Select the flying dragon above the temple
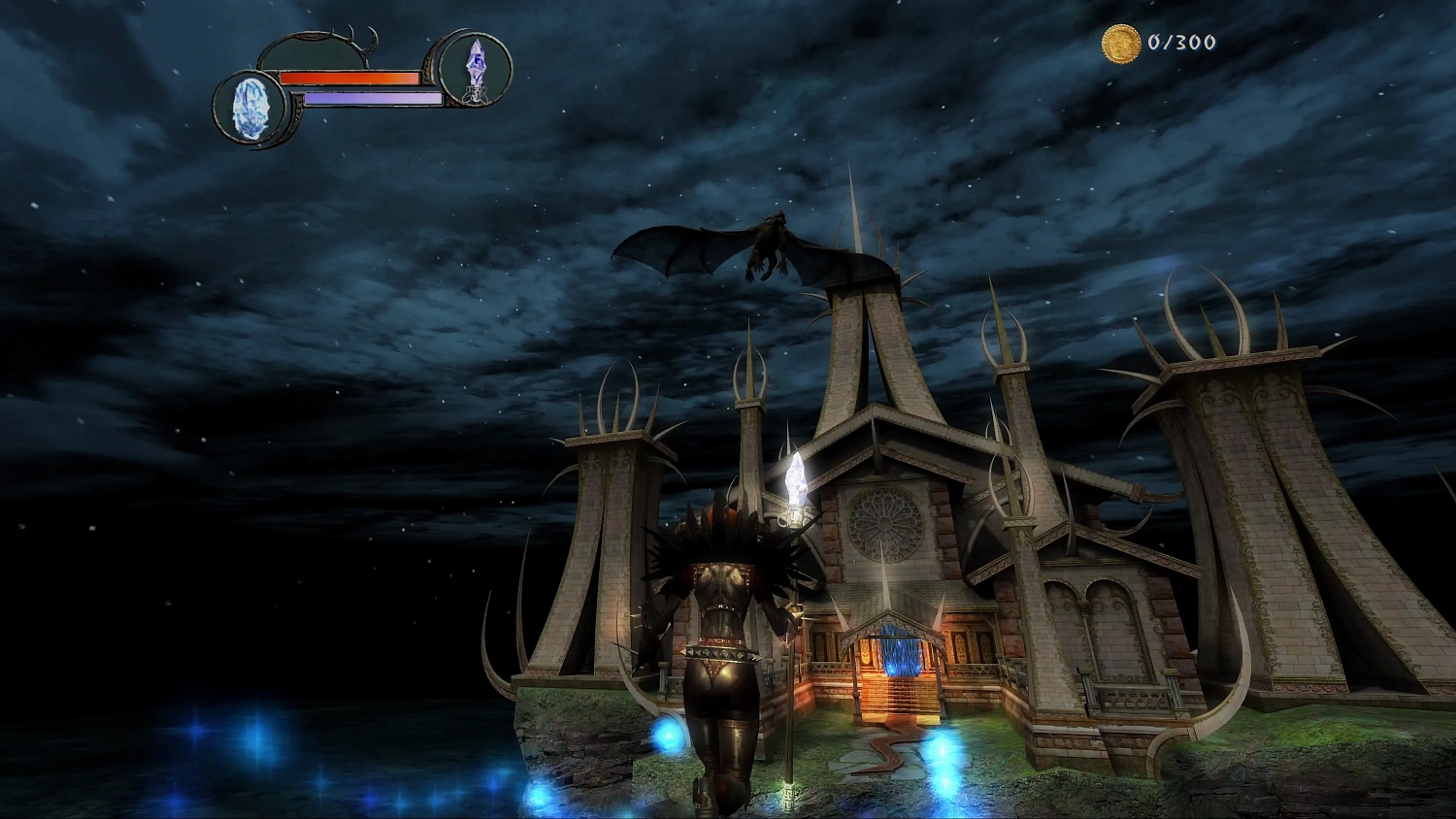Screen dimensions: 1456x819 click(x=767, y=243)
